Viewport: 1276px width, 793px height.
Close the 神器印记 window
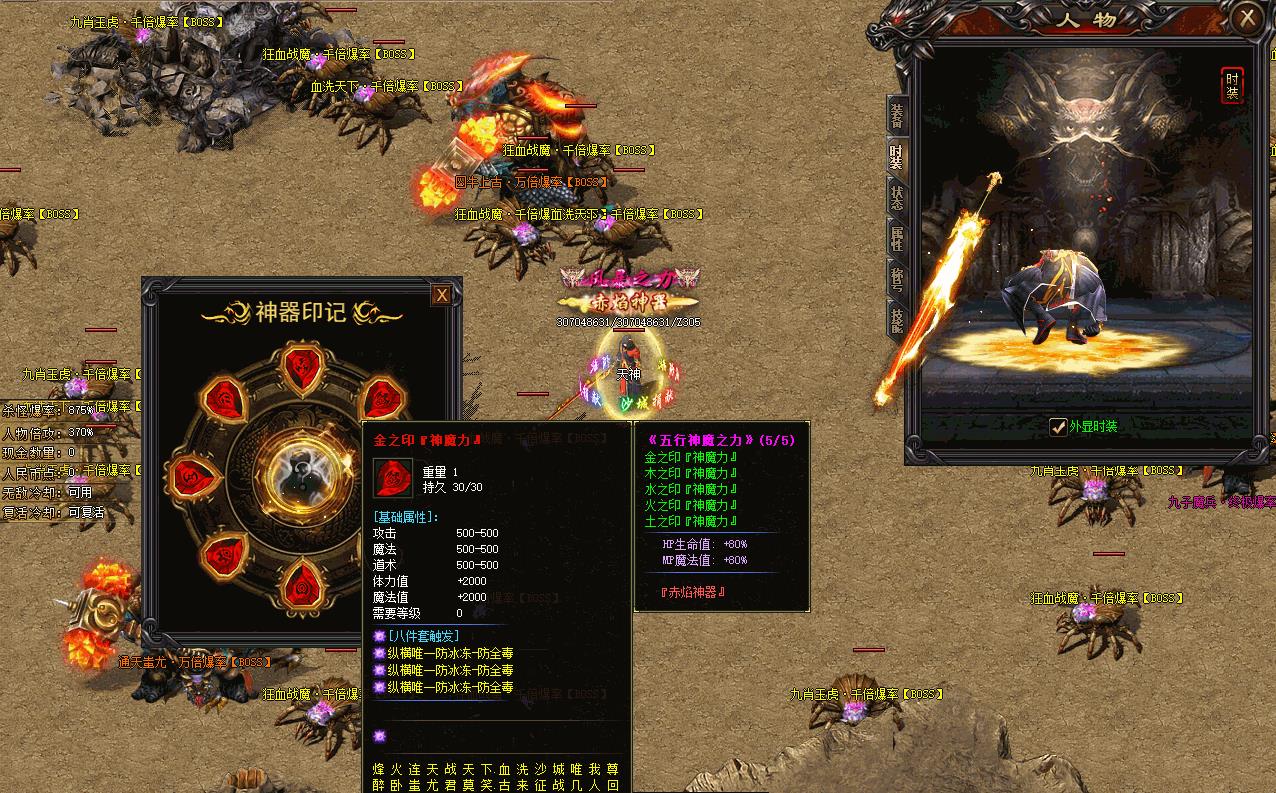(x=441, y=294)
